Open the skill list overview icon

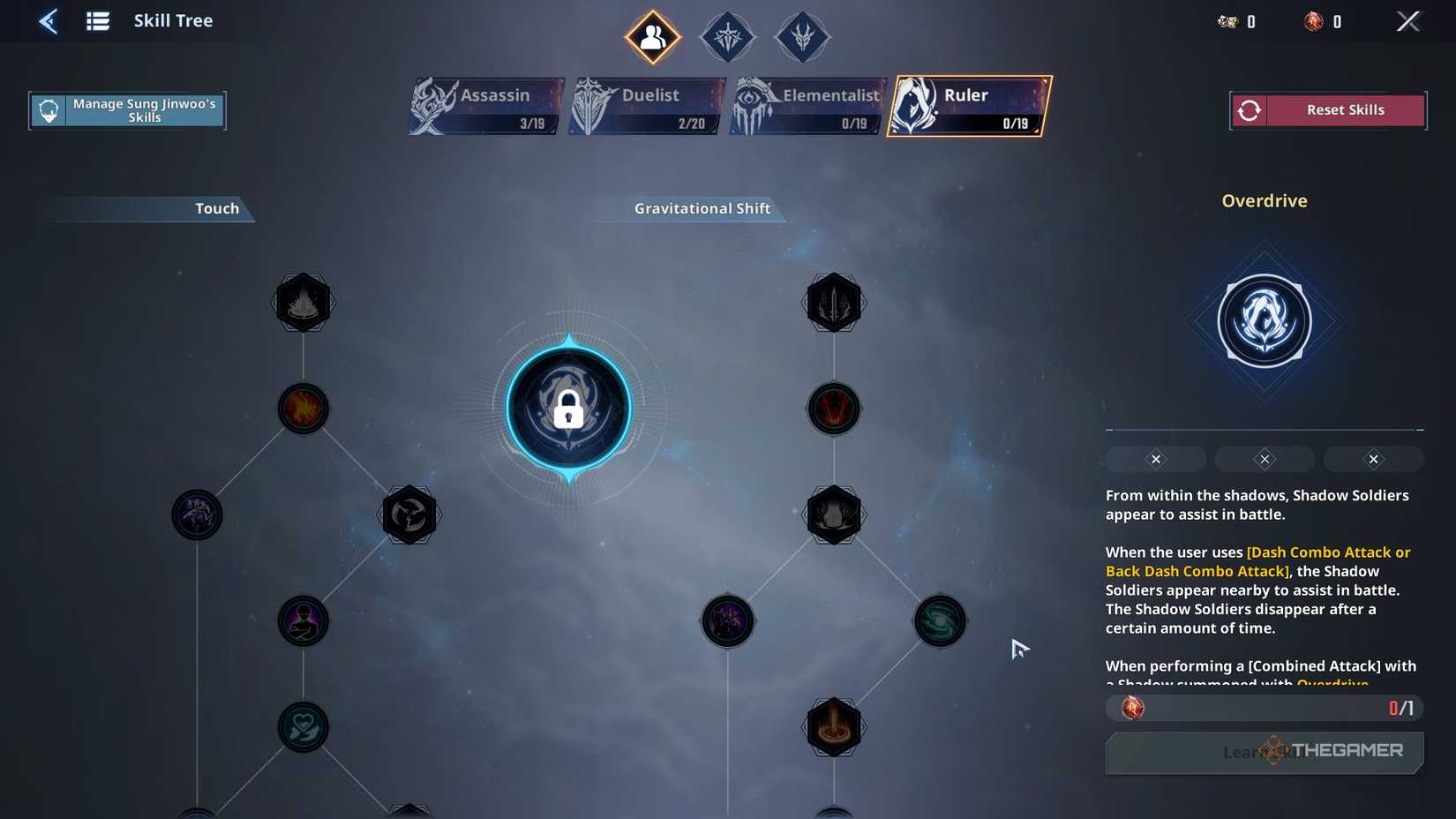coord(97,20)
